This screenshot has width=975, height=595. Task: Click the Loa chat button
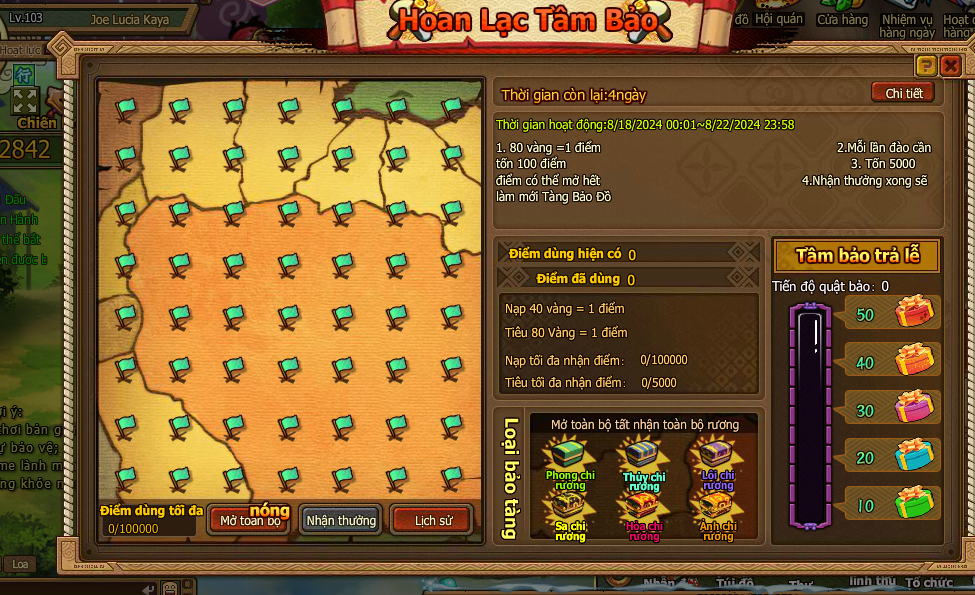point(20,564)
